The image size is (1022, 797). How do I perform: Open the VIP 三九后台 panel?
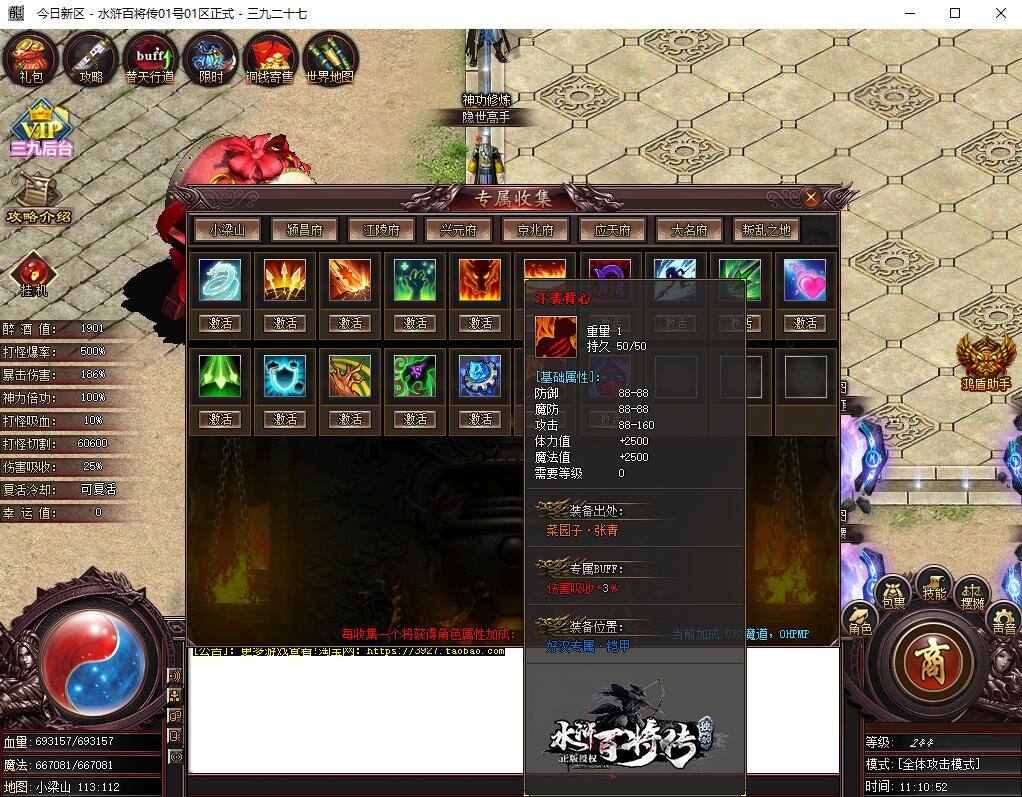[41, 130]
